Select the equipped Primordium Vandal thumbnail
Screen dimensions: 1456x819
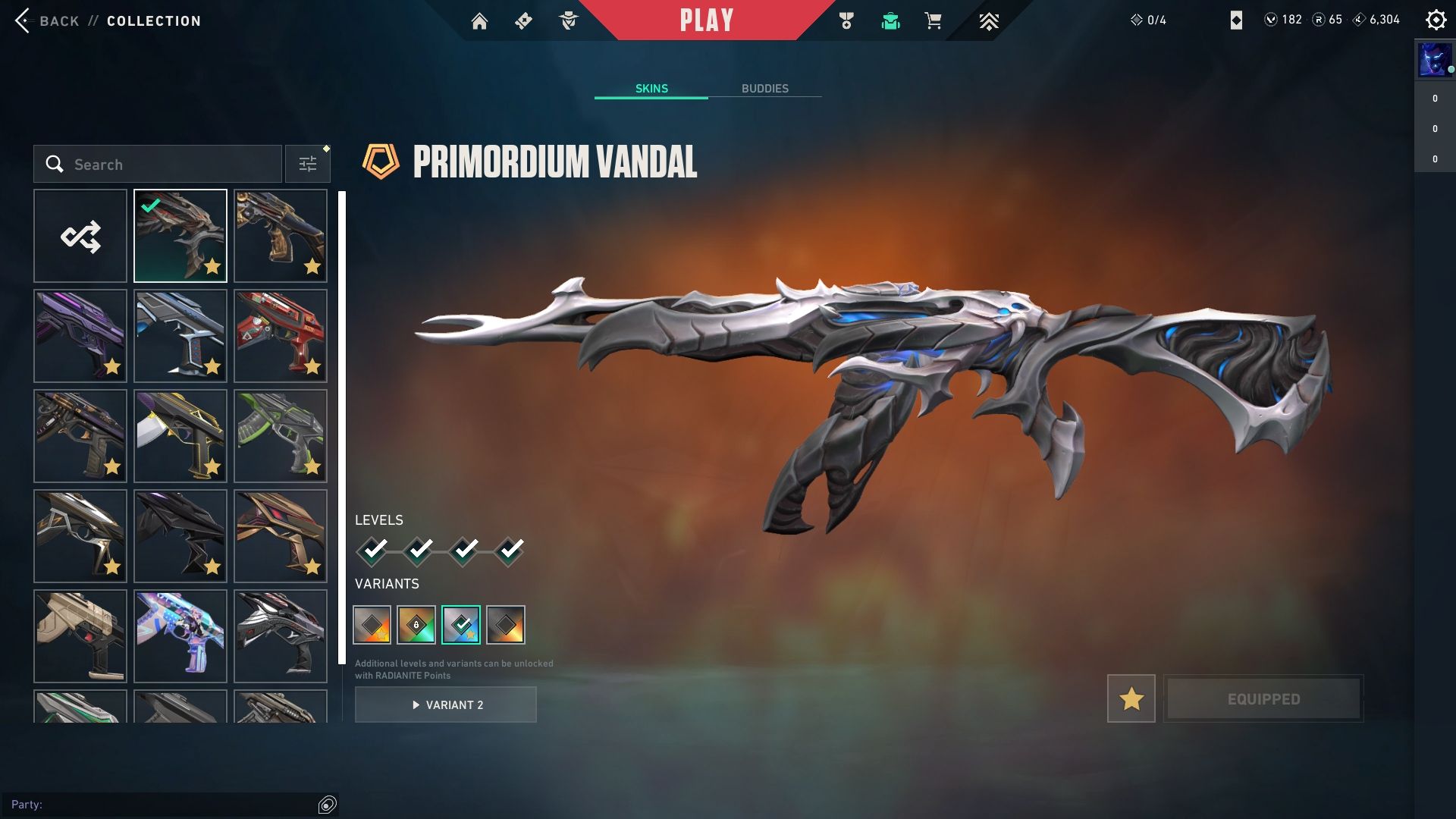[x=180, y=236]
